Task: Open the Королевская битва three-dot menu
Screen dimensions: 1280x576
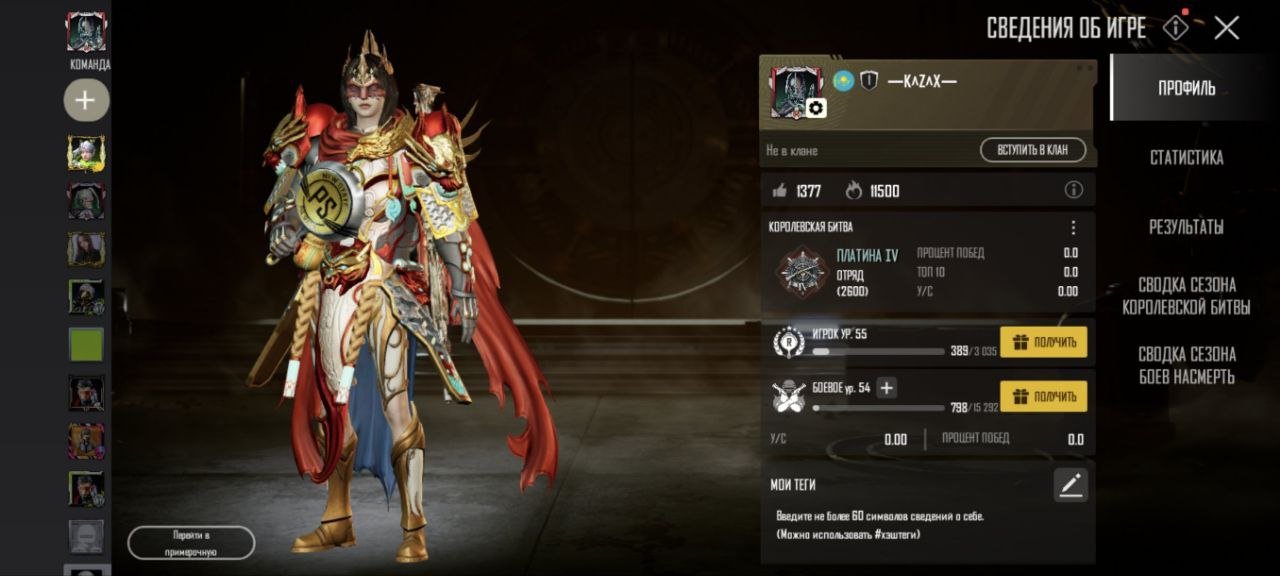Action: click(x=1073, y=228)
